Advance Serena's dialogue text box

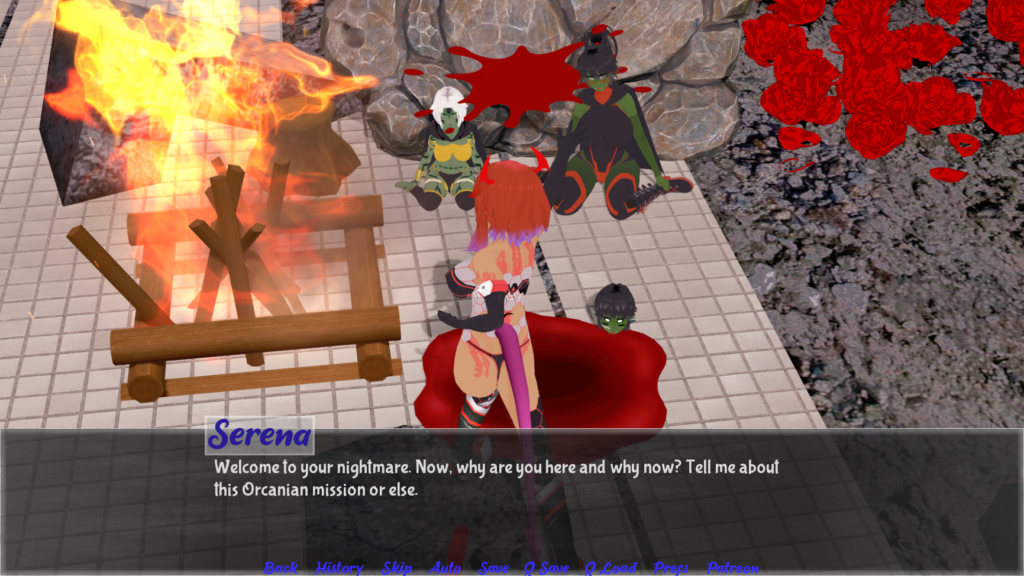click(600, 500)
